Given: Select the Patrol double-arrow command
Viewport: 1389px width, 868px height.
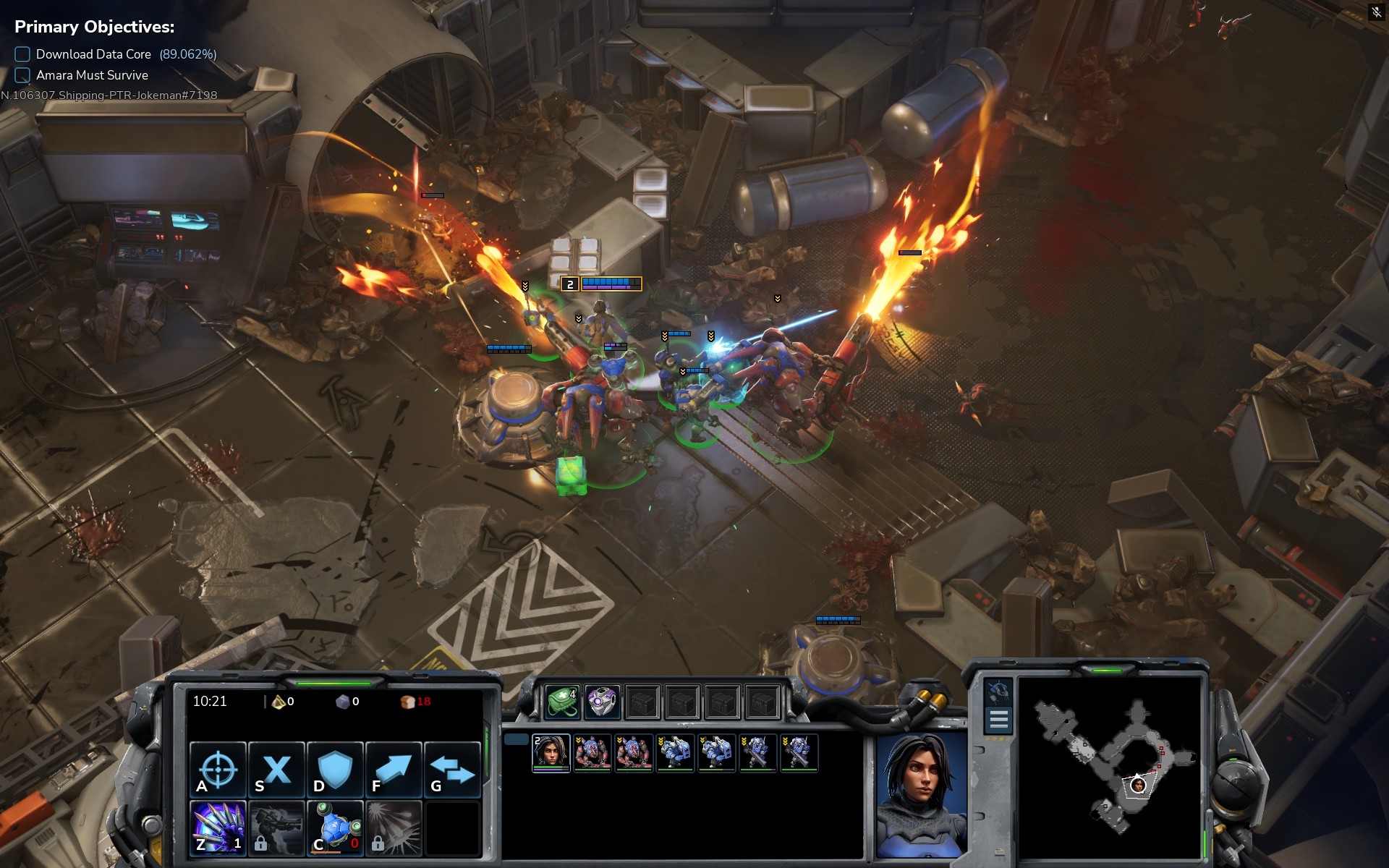Looking at the screenshot, I should point(452,769).
